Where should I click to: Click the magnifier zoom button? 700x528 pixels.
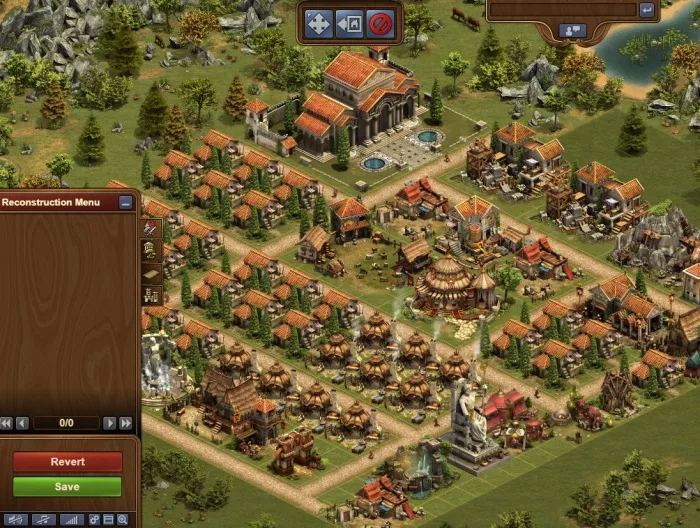click(x=123, y=520)
